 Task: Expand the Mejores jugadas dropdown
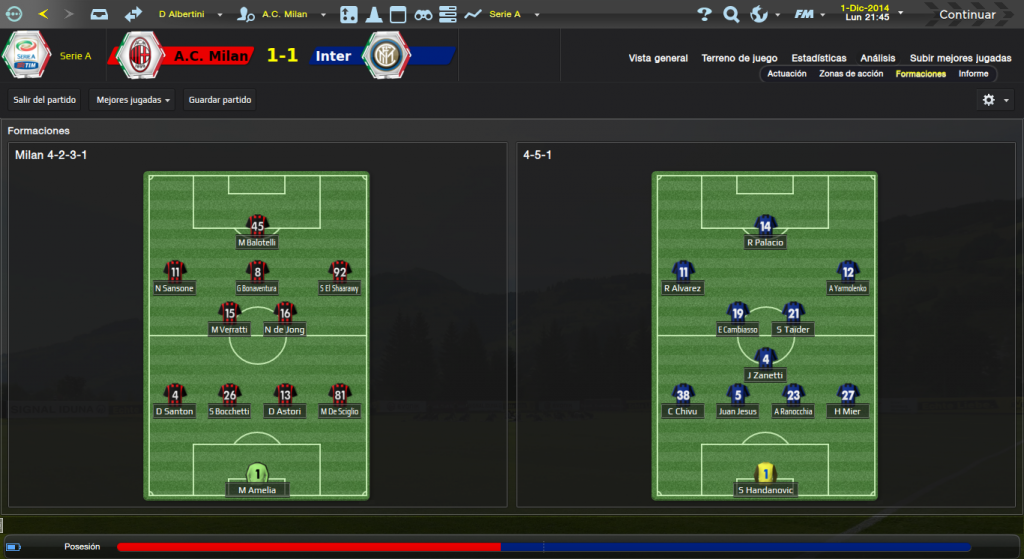pos(132,99)
